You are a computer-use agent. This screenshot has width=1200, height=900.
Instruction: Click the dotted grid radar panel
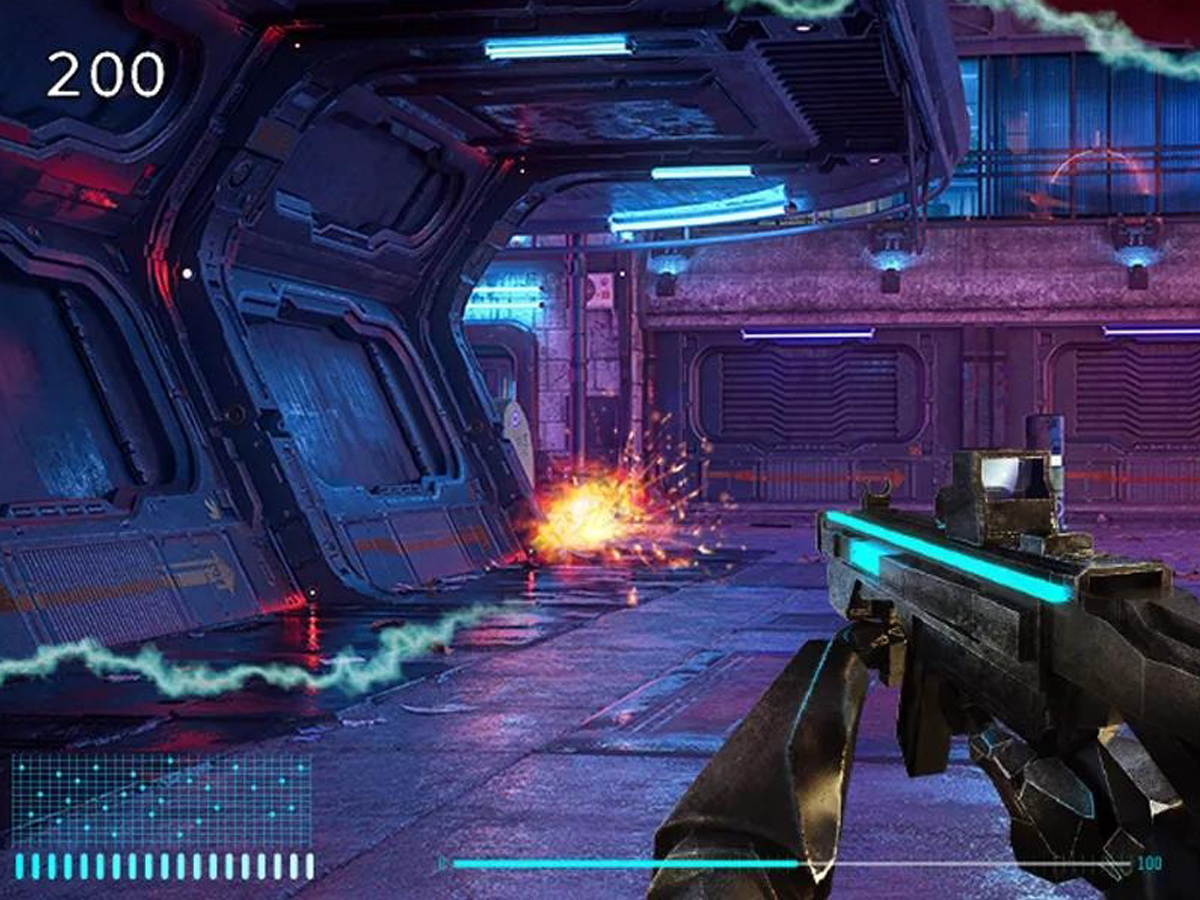coord(161,800)
